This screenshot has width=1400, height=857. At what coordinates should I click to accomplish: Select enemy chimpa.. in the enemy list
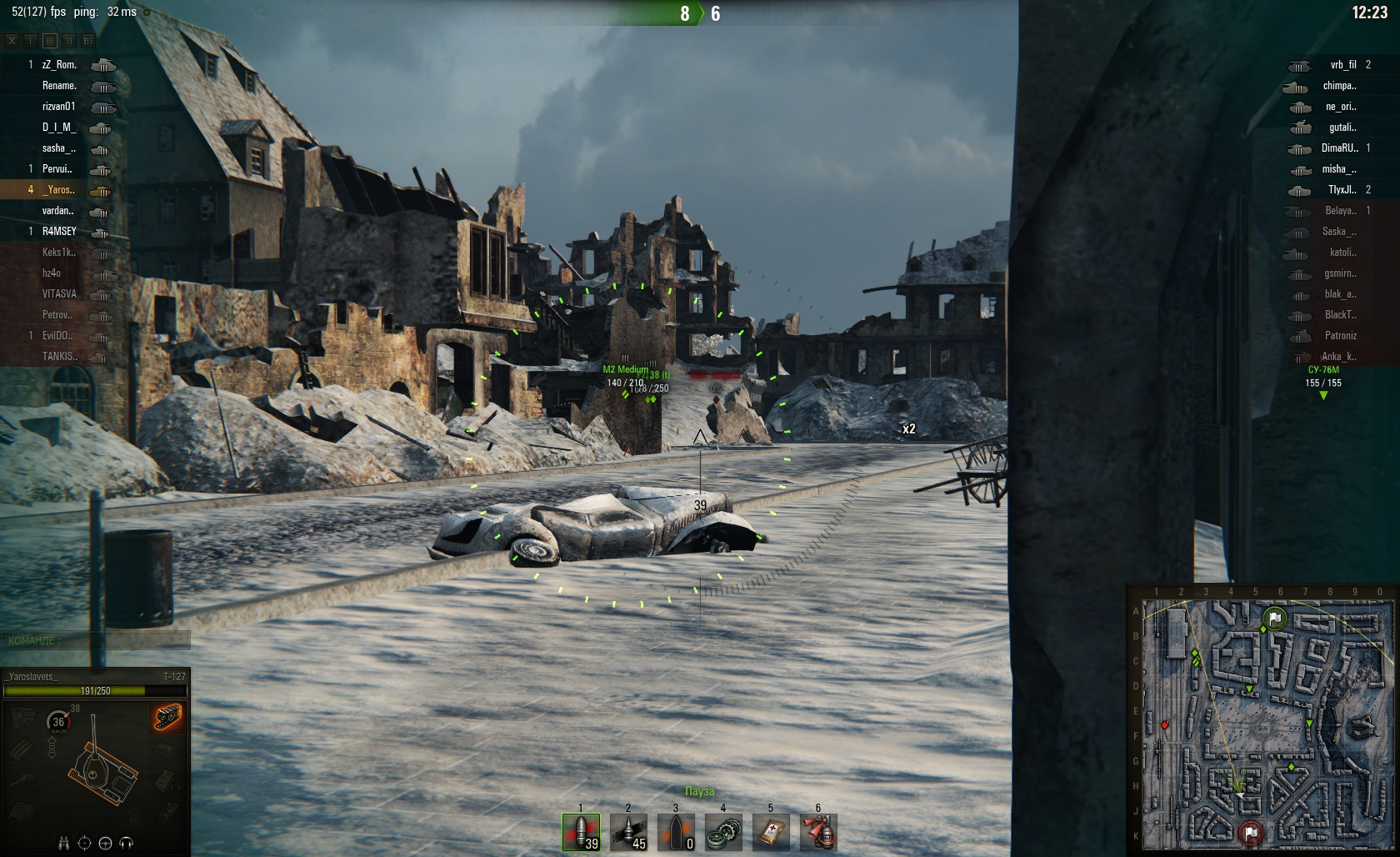coord(1339,86)
